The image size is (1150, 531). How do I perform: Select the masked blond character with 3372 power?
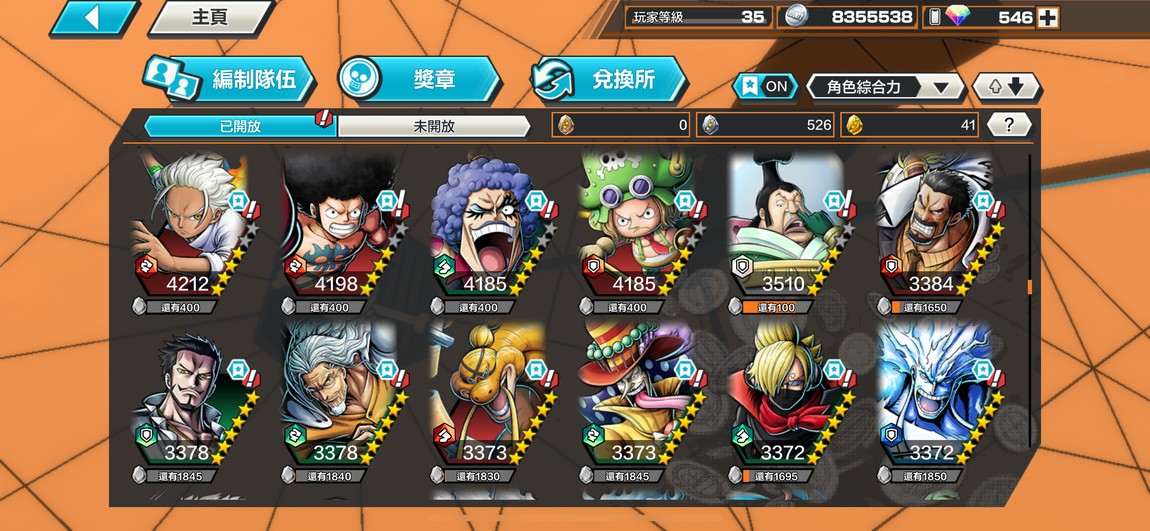[x=785, y=400]
